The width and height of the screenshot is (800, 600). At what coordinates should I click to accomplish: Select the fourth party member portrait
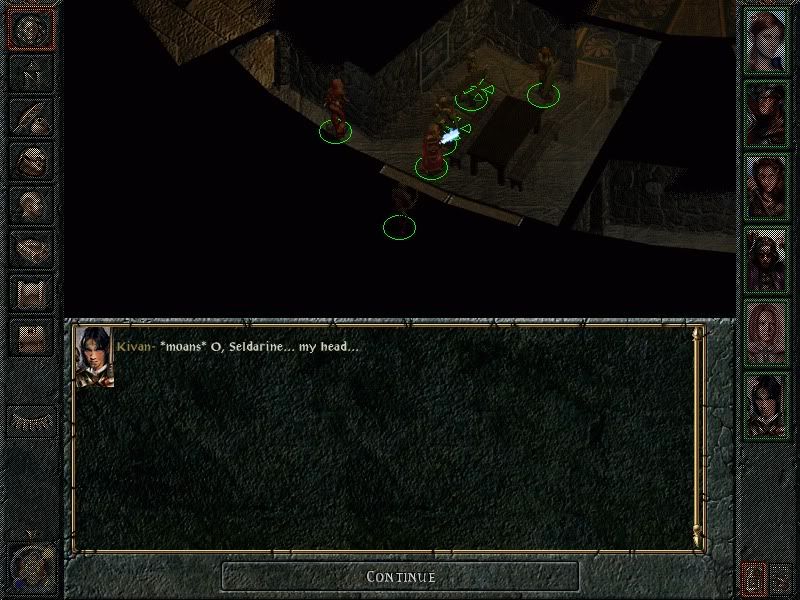tap(768, 258)
